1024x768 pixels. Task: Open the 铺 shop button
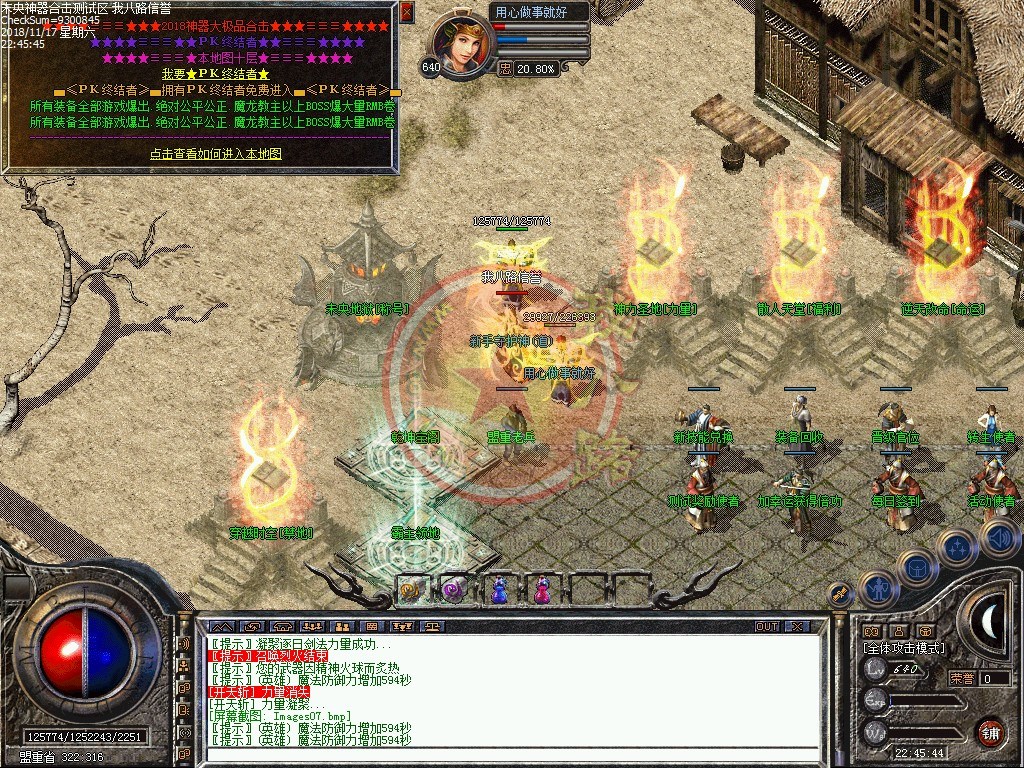click(x=990, y=731)
